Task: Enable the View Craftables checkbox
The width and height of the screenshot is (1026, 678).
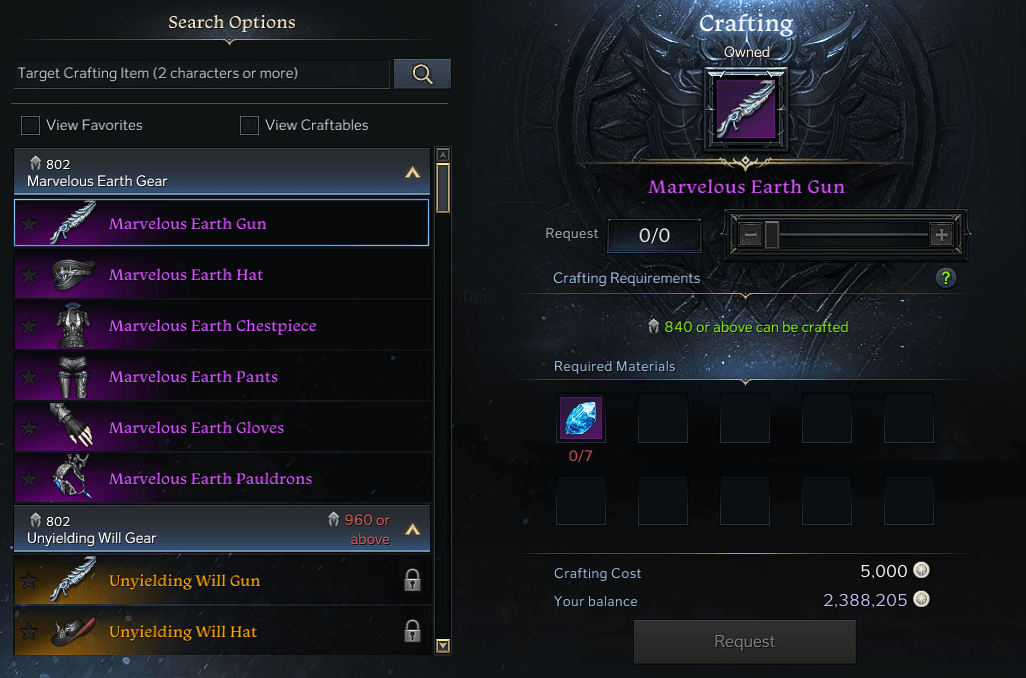Action: [x=250, y=125]
